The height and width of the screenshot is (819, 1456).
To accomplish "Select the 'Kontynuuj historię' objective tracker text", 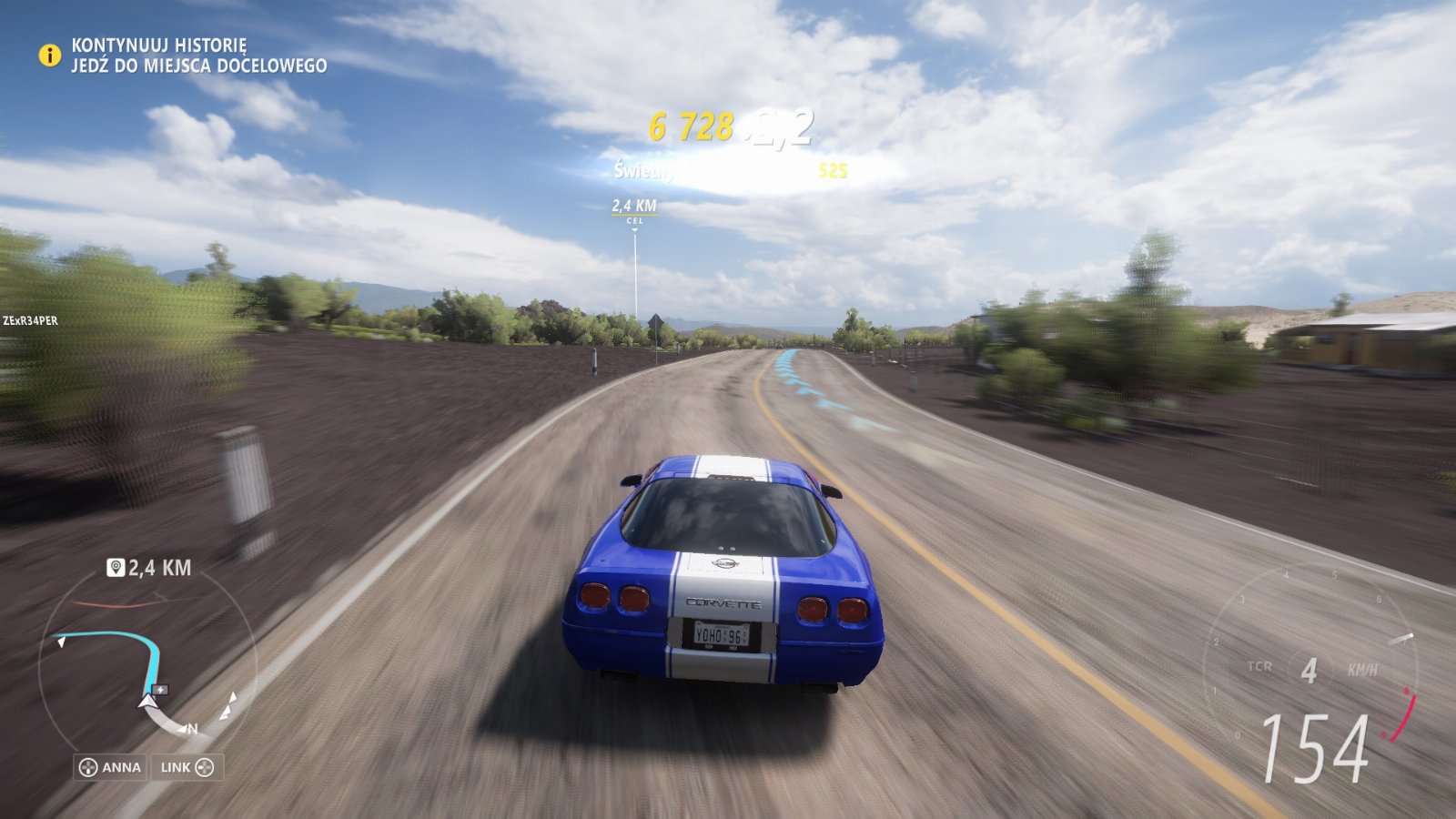I will (159, 45).
